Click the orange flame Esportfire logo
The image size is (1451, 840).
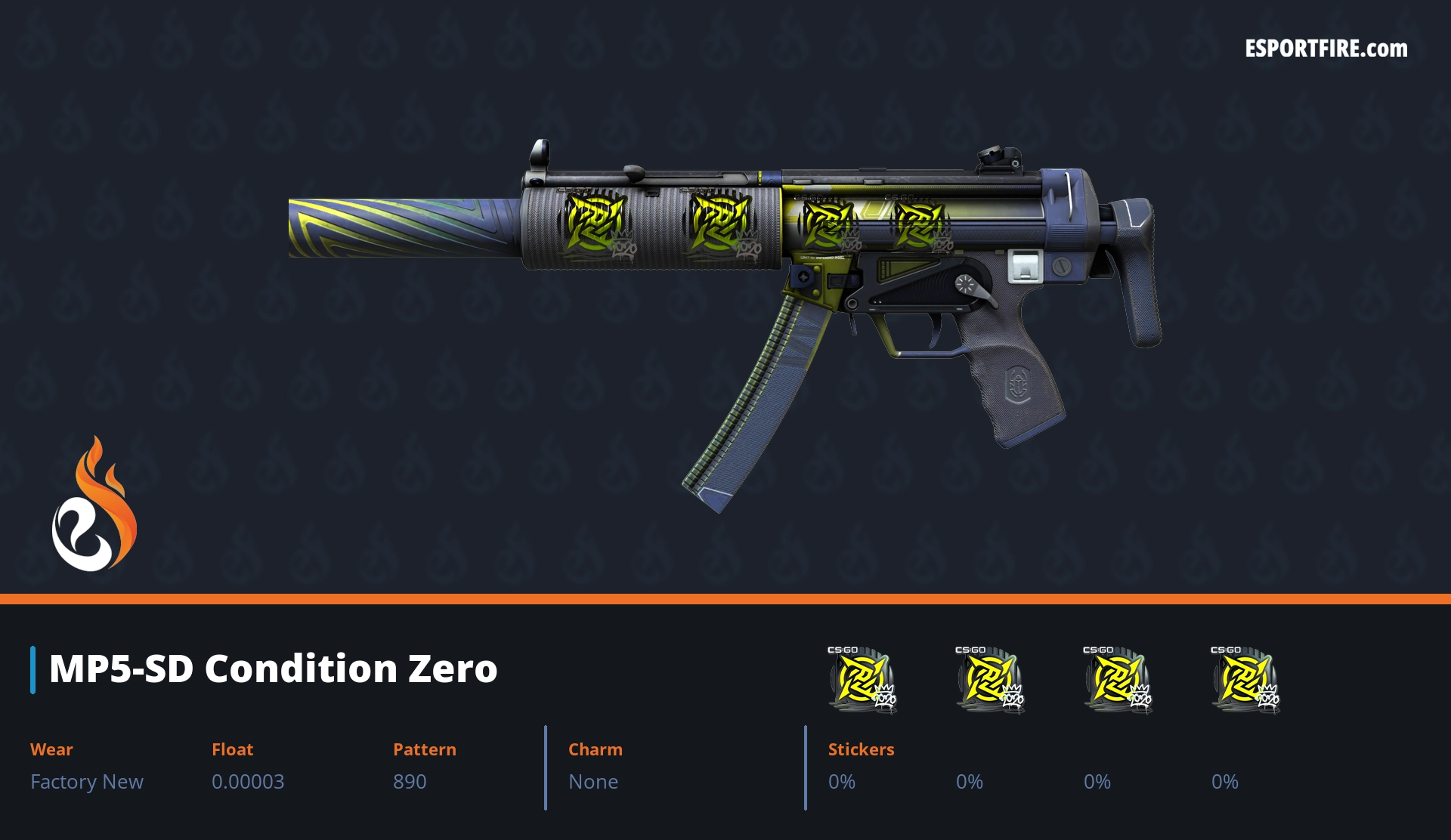click(94, 505)
